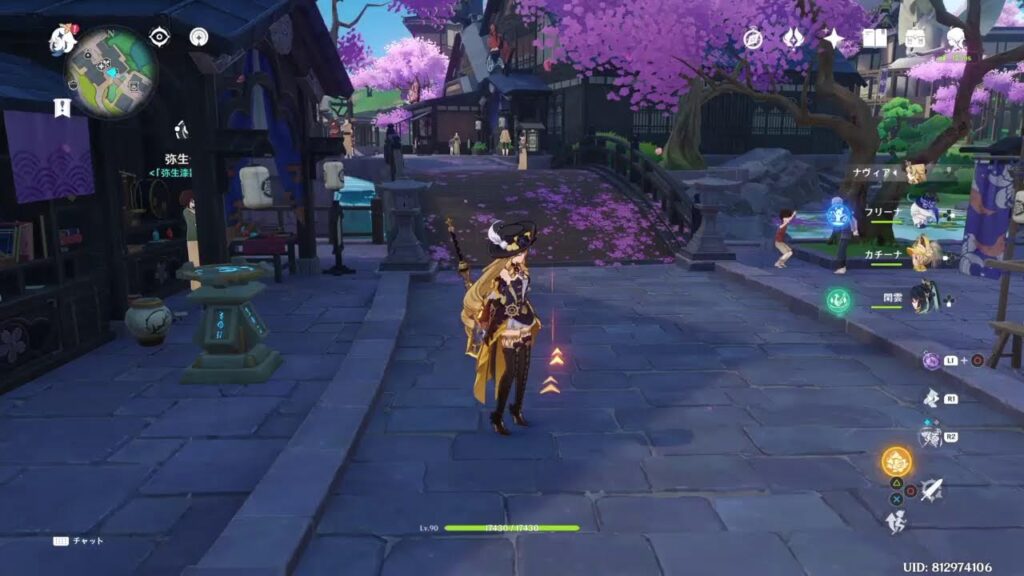Open the Paimon menu icon
The width and height of the screenshot is (1024, 576).
tap(63, 40)
